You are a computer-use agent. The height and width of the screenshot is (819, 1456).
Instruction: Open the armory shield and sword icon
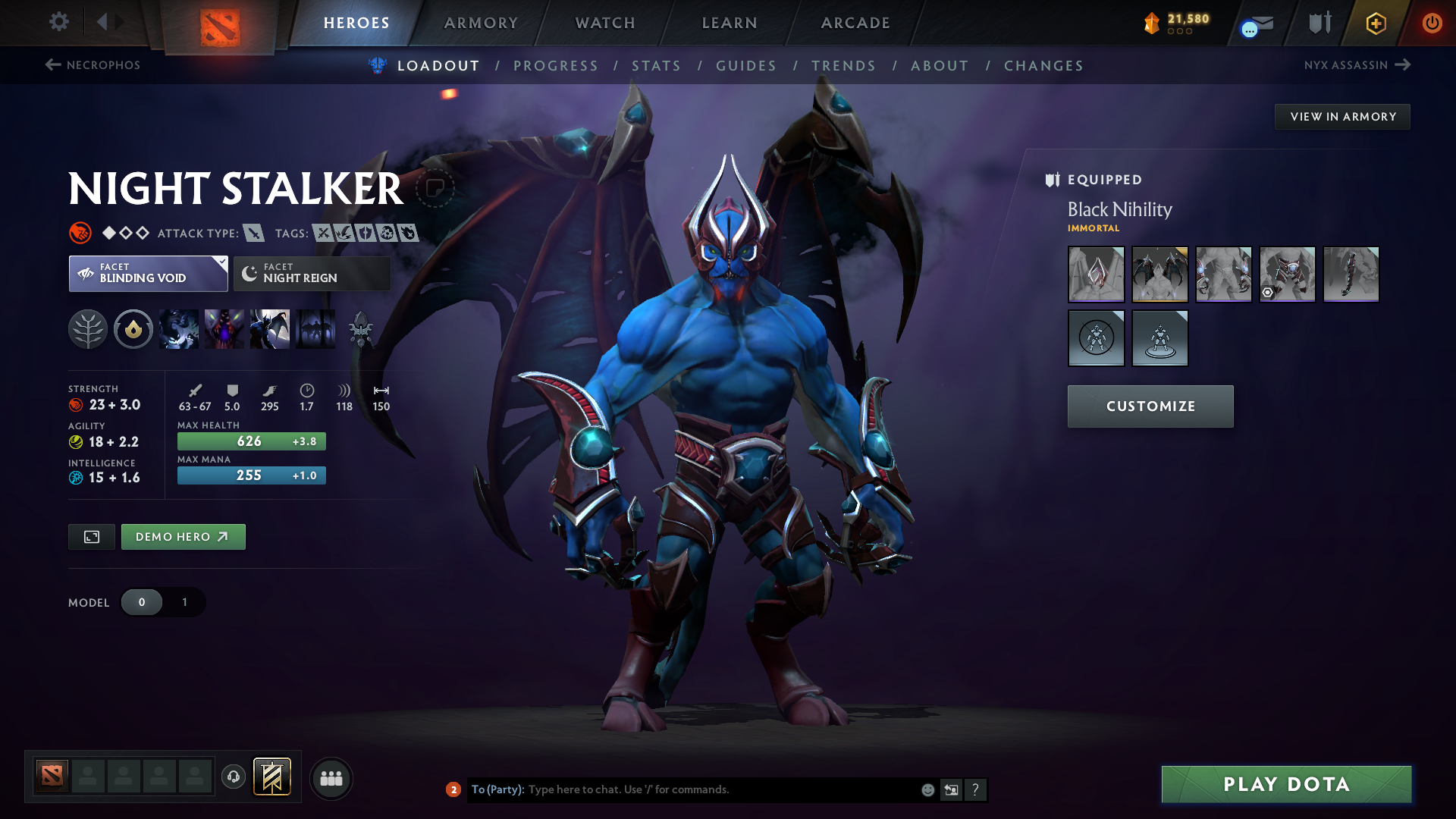1319,22
